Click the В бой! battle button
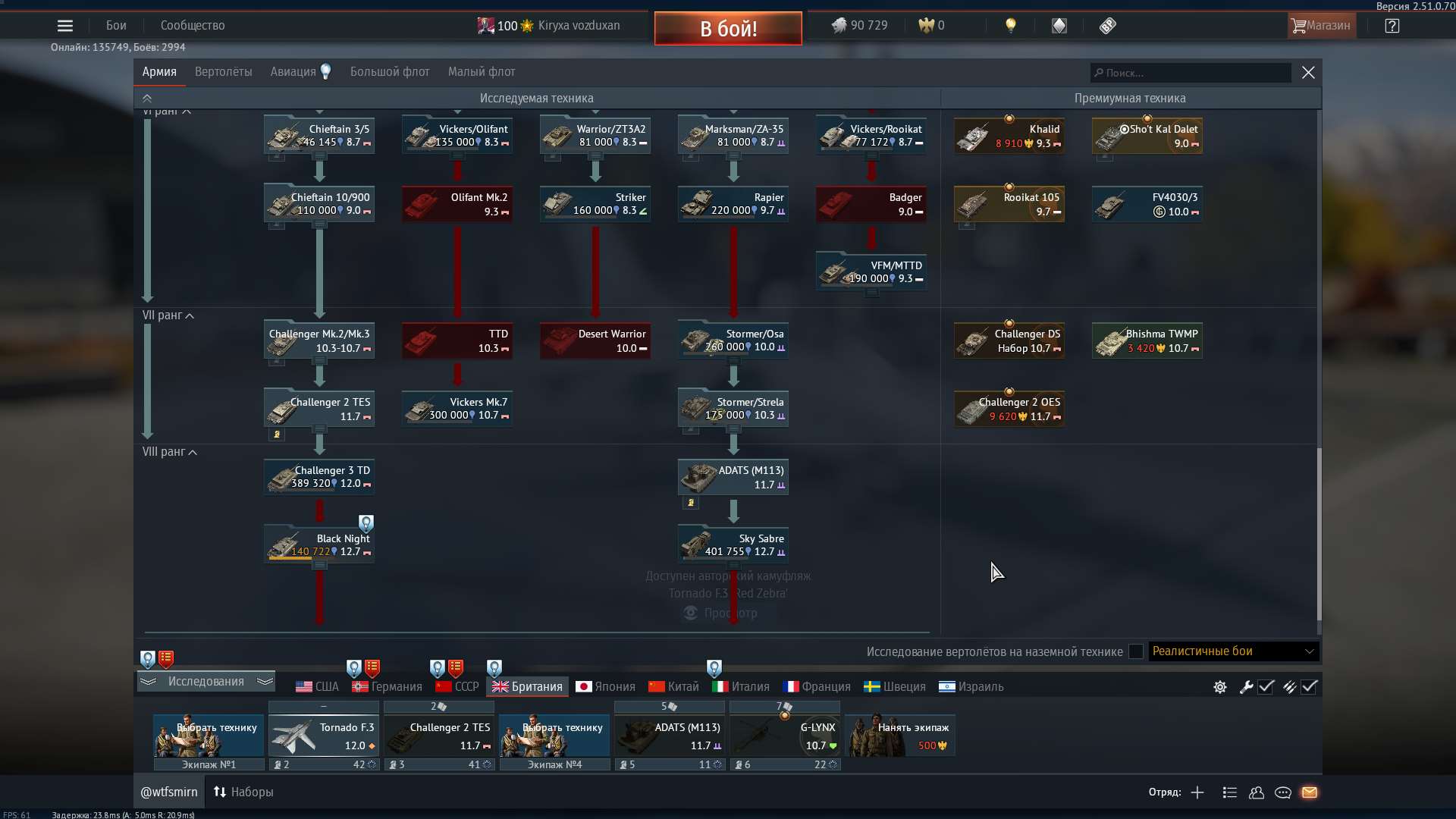This screenshot has height=819, width=1456. tap(727, 28)
